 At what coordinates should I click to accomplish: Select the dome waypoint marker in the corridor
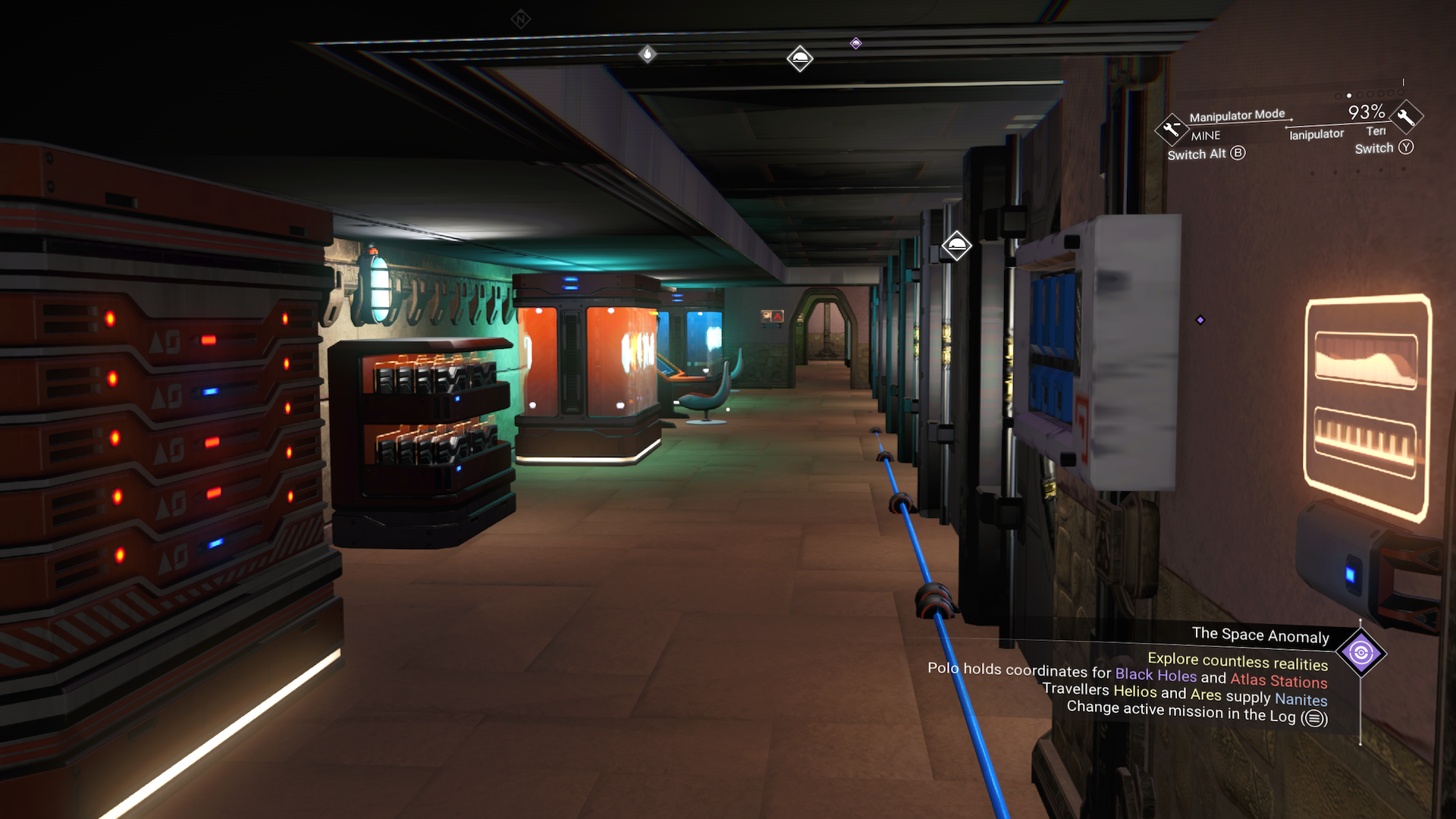pyautogui.click(x=956, y=245)
